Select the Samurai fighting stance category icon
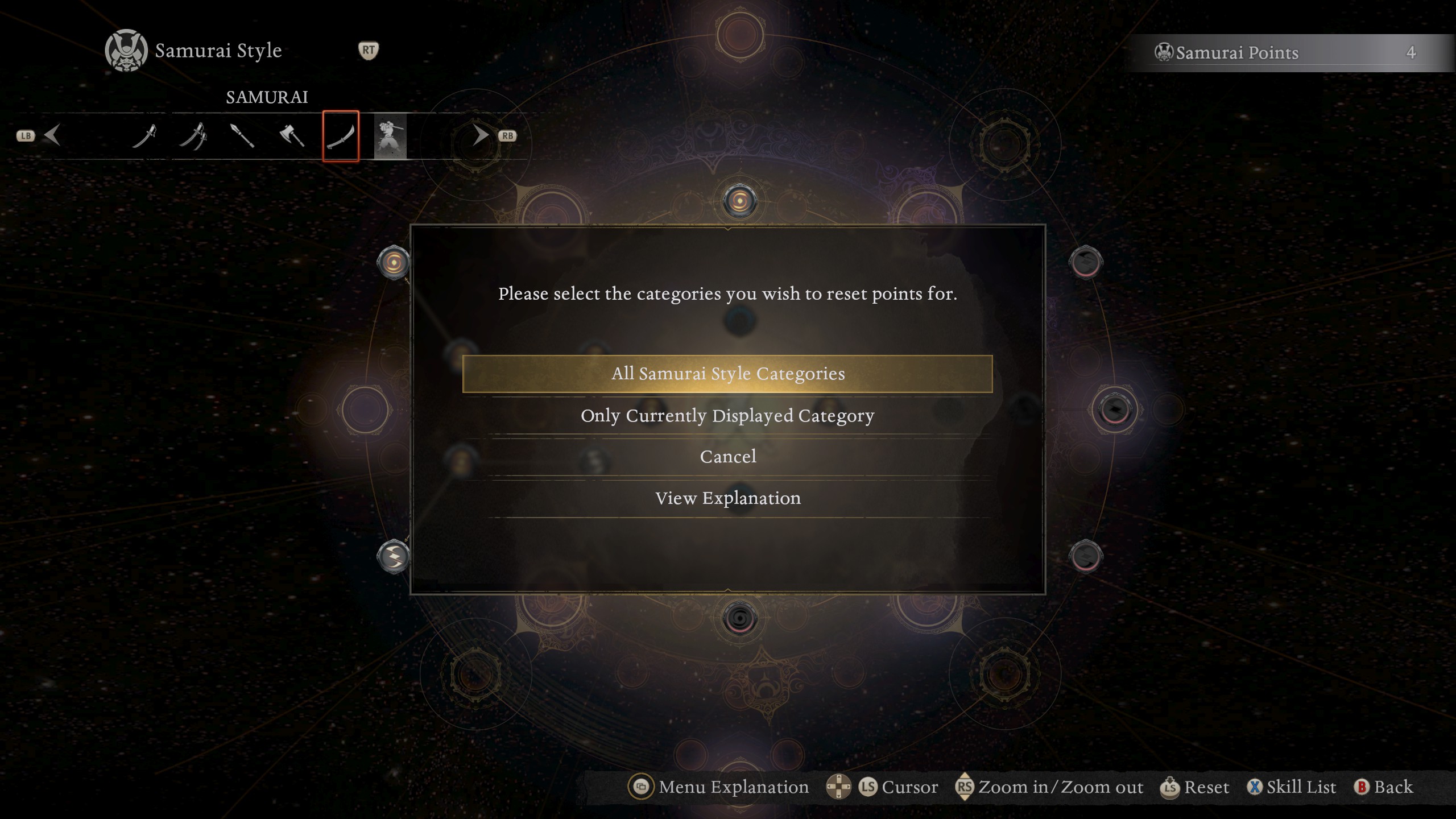 [x=390, y=135]
